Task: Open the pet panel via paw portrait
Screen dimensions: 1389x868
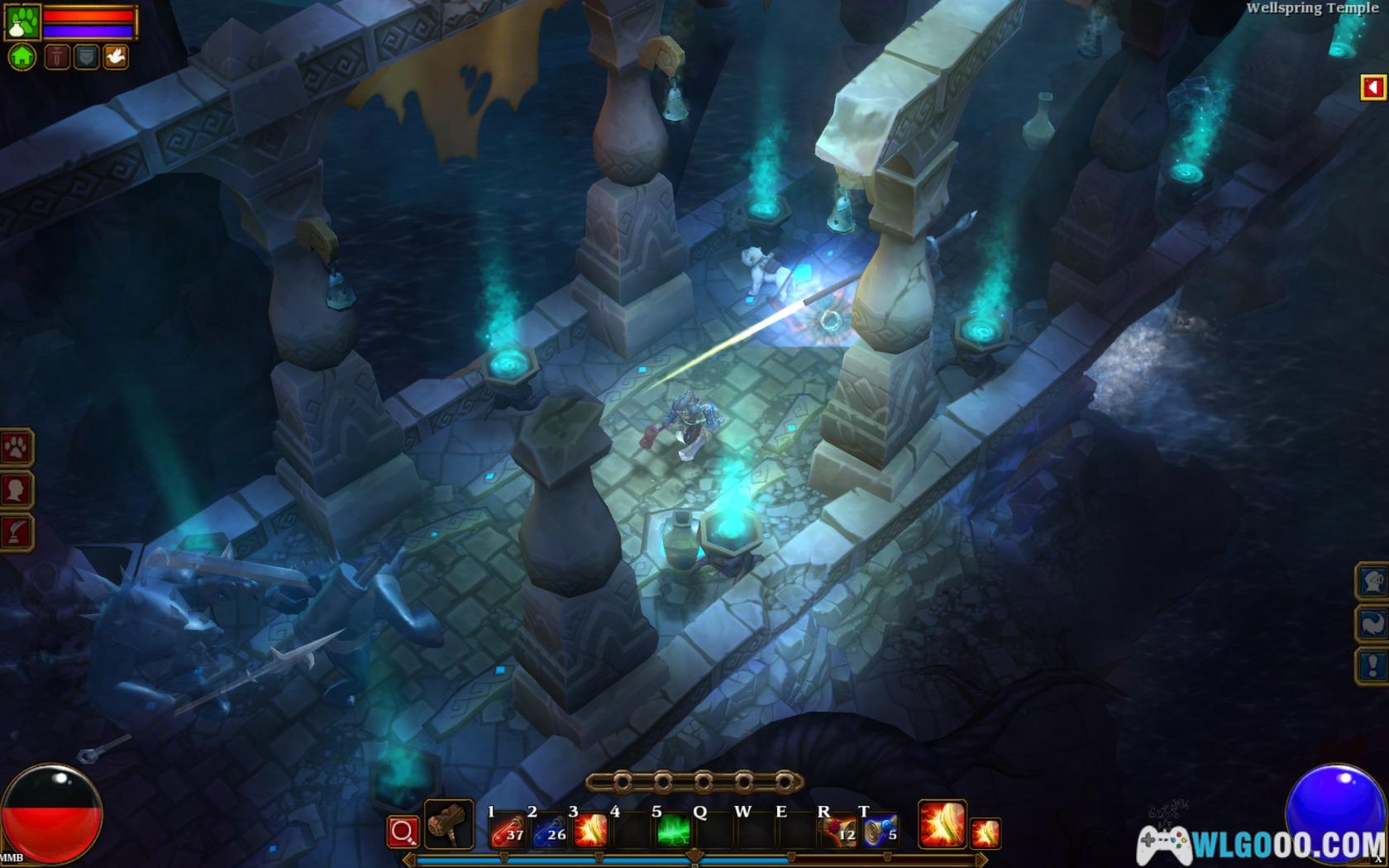Action: pyautogui.click(x=21, y=22)
